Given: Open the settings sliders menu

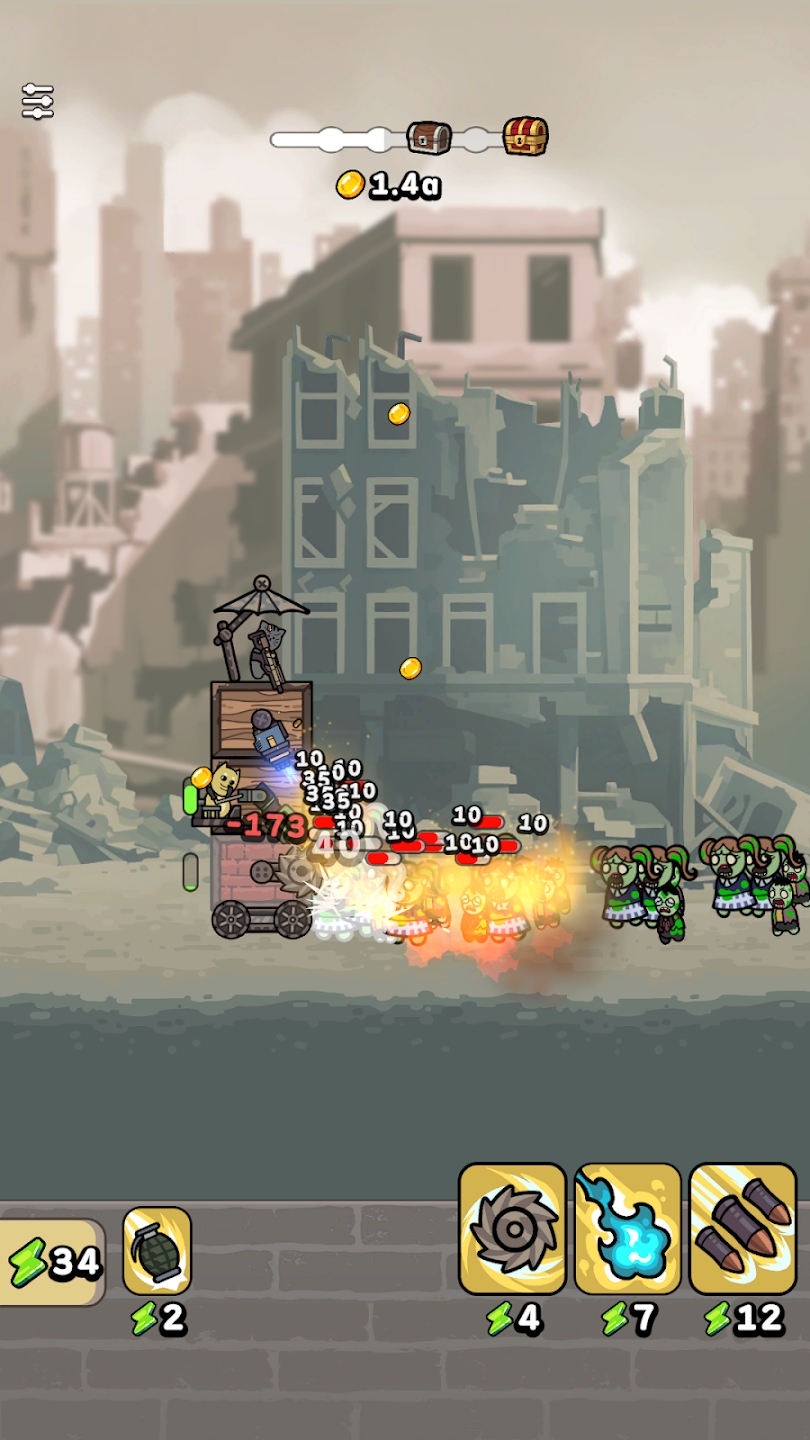Looking at the screenshot, I should coord(37,101).
